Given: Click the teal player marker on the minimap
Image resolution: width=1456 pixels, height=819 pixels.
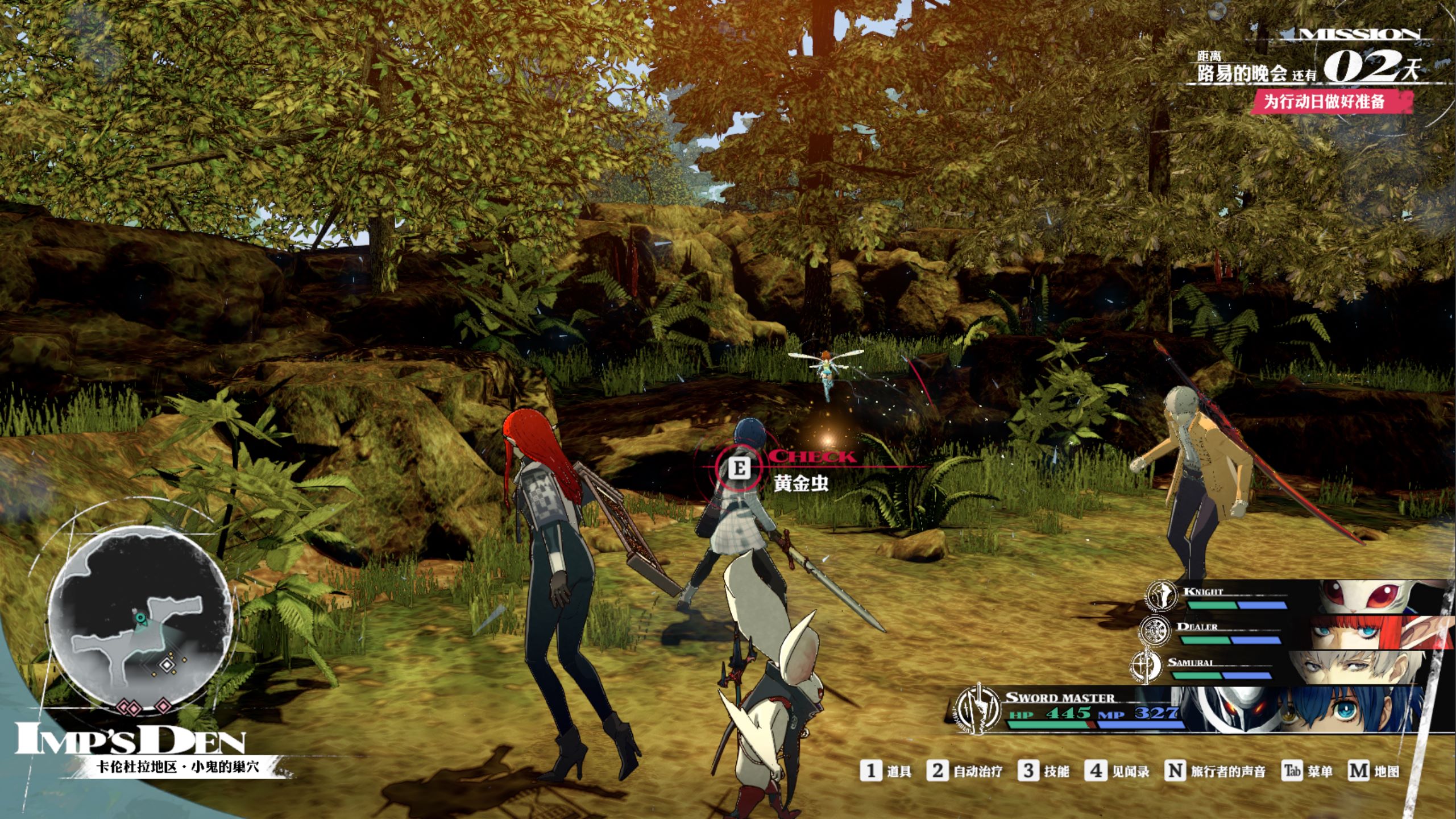Looking at the screenshot, I should pos(140,617).
